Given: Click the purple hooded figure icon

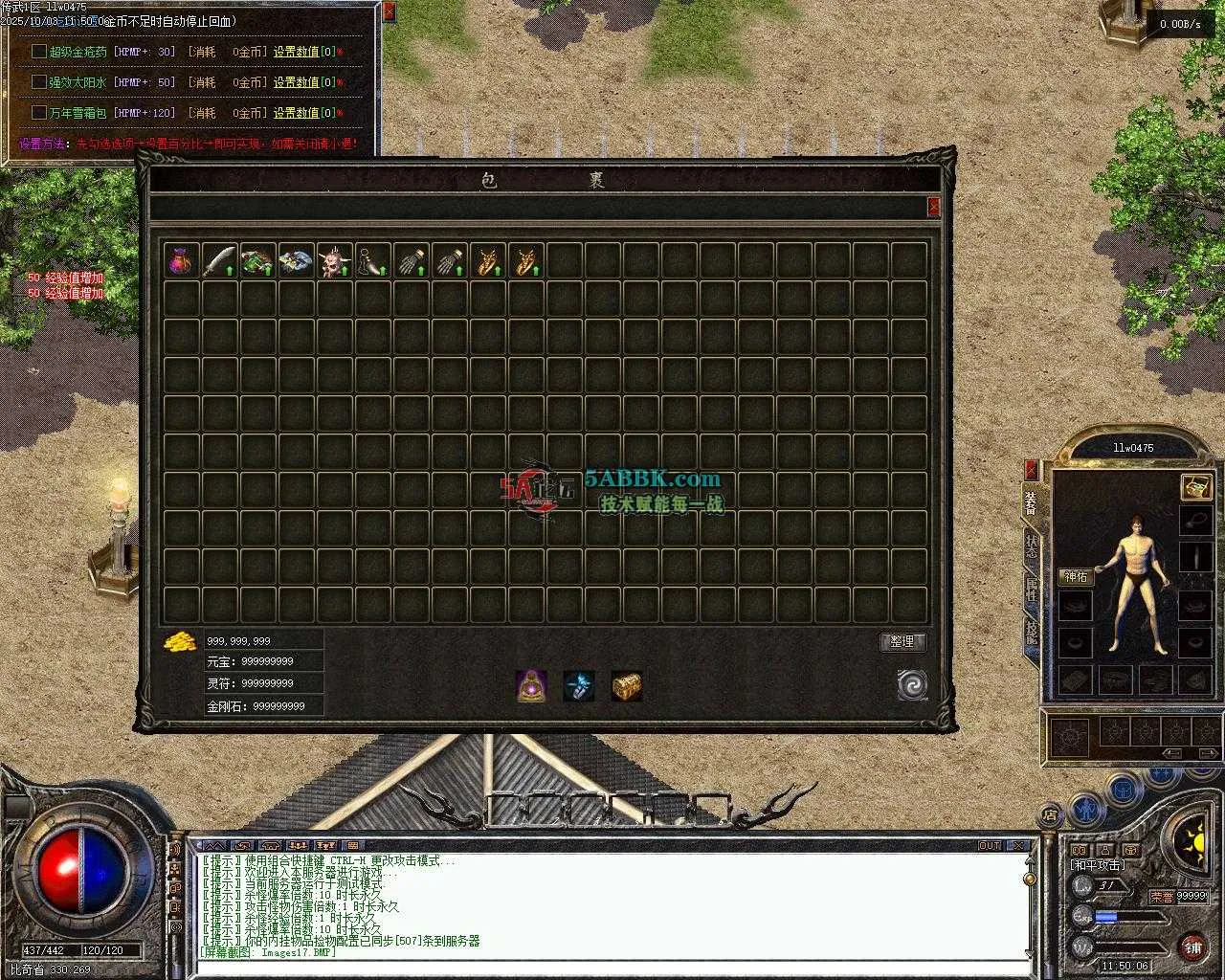Looking at the screenshot, I should pos(531,686).
